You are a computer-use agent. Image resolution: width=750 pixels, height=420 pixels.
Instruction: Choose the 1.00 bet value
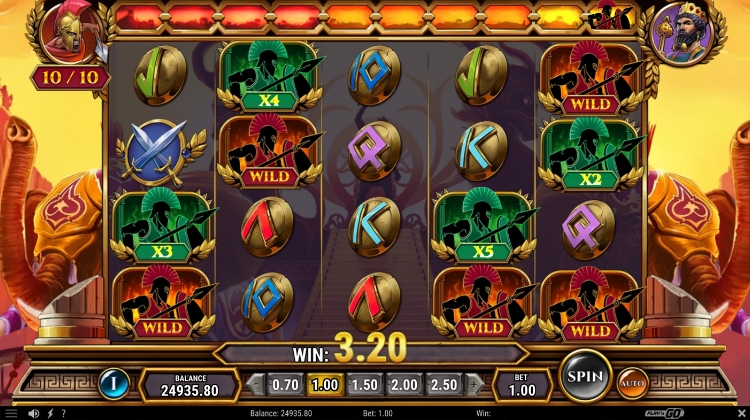324,385
